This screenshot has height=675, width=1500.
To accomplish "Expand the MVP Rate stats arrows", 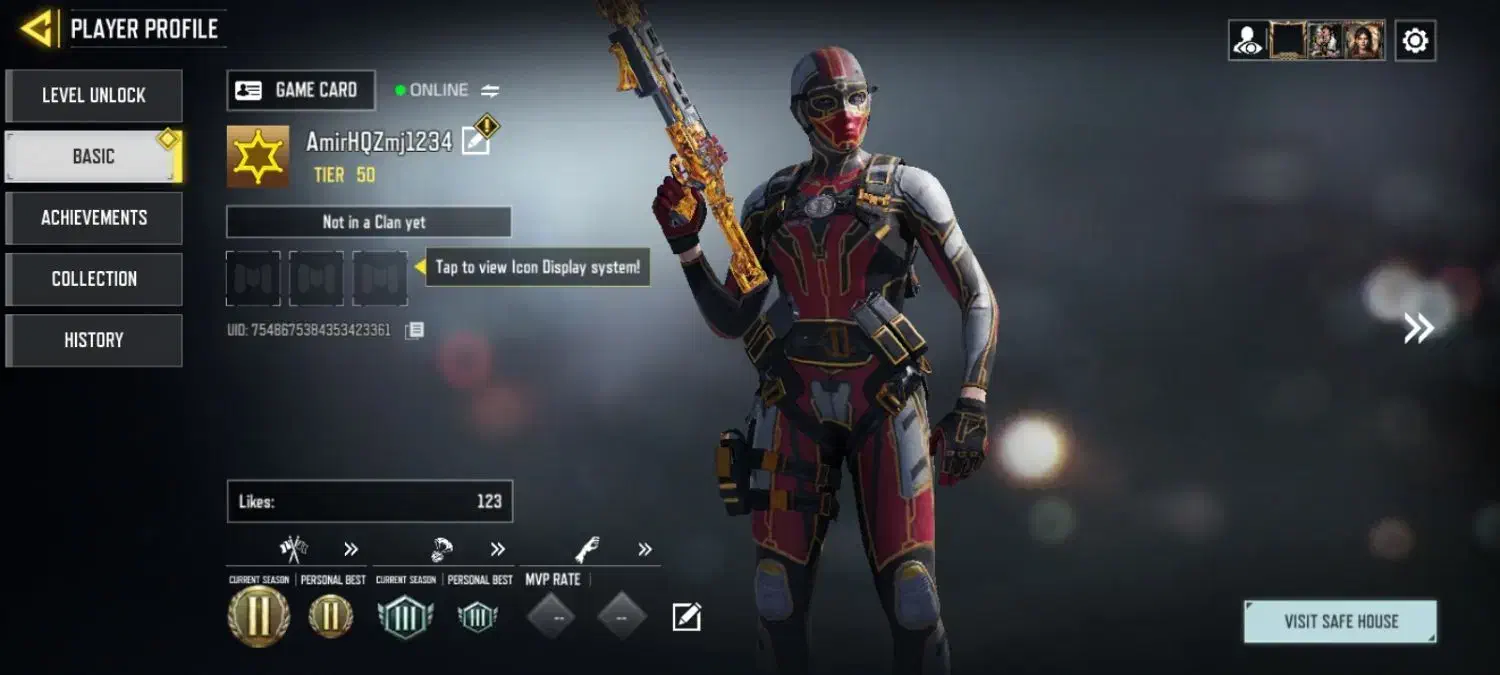I will pos(645,549).
